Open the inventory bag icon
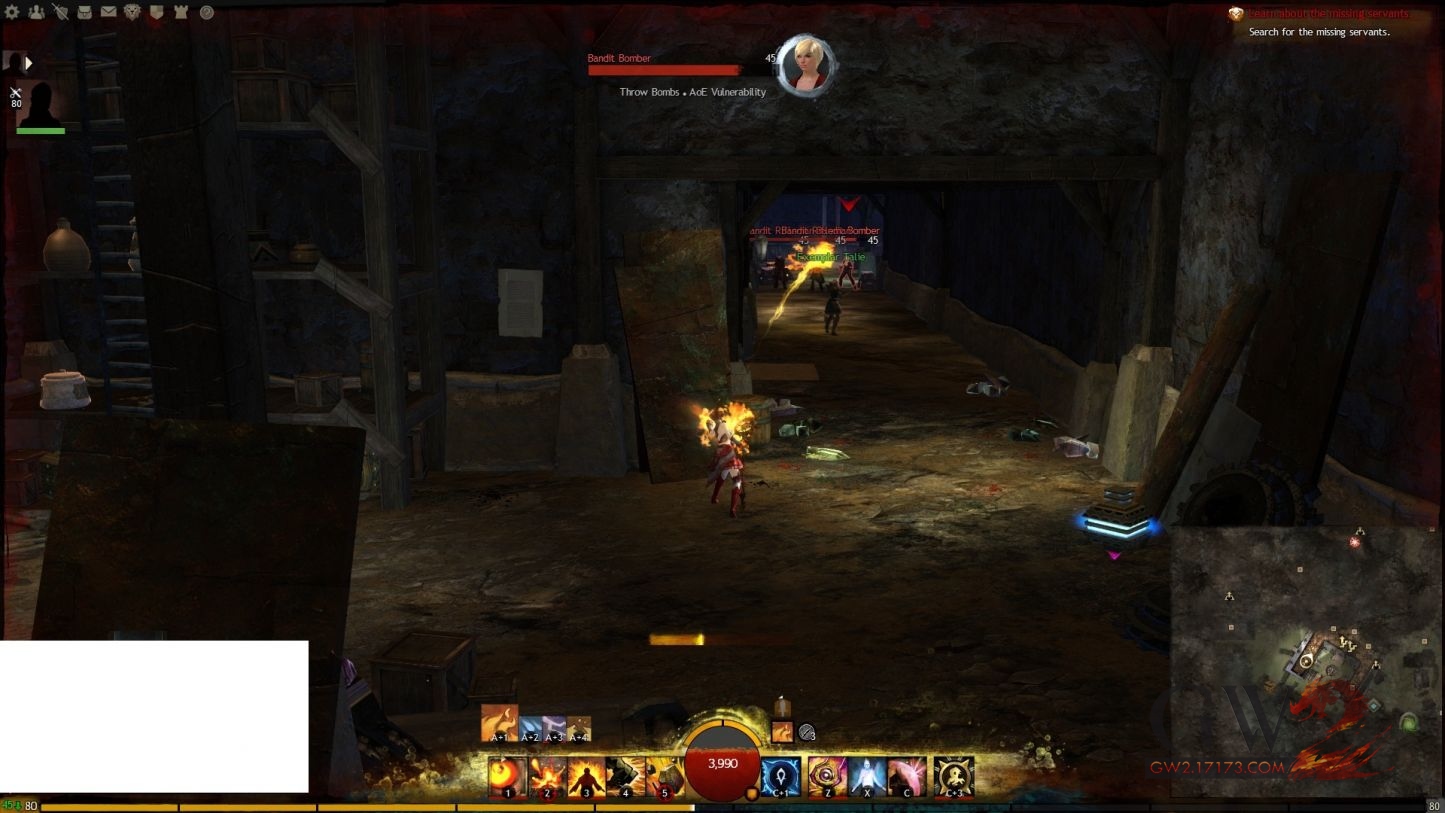Image resolution: width=1445 pixels, height=813 pixels. [84, 12]
